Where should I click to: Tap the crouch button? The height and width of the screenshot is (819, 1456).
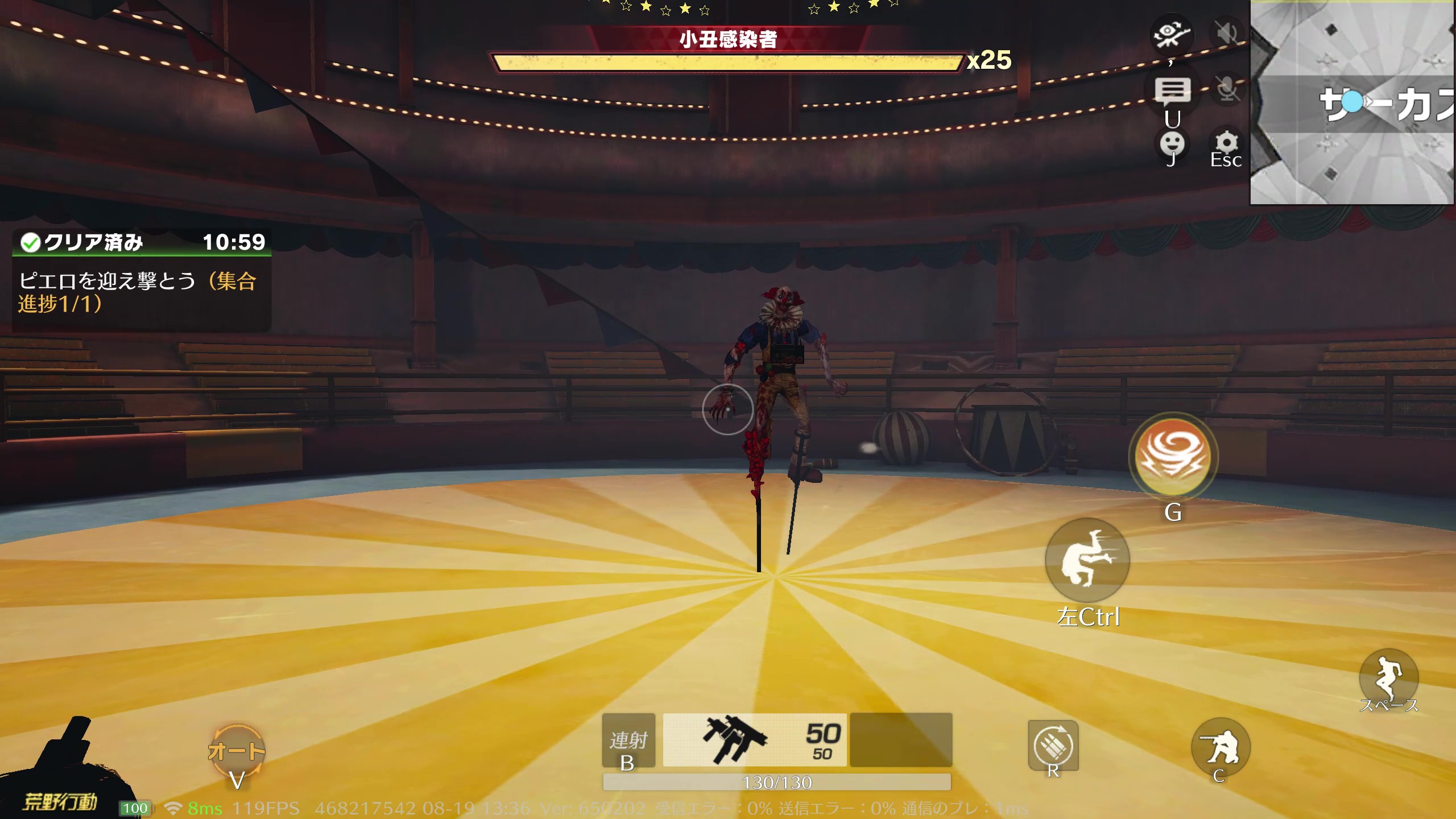(1220, 747)
